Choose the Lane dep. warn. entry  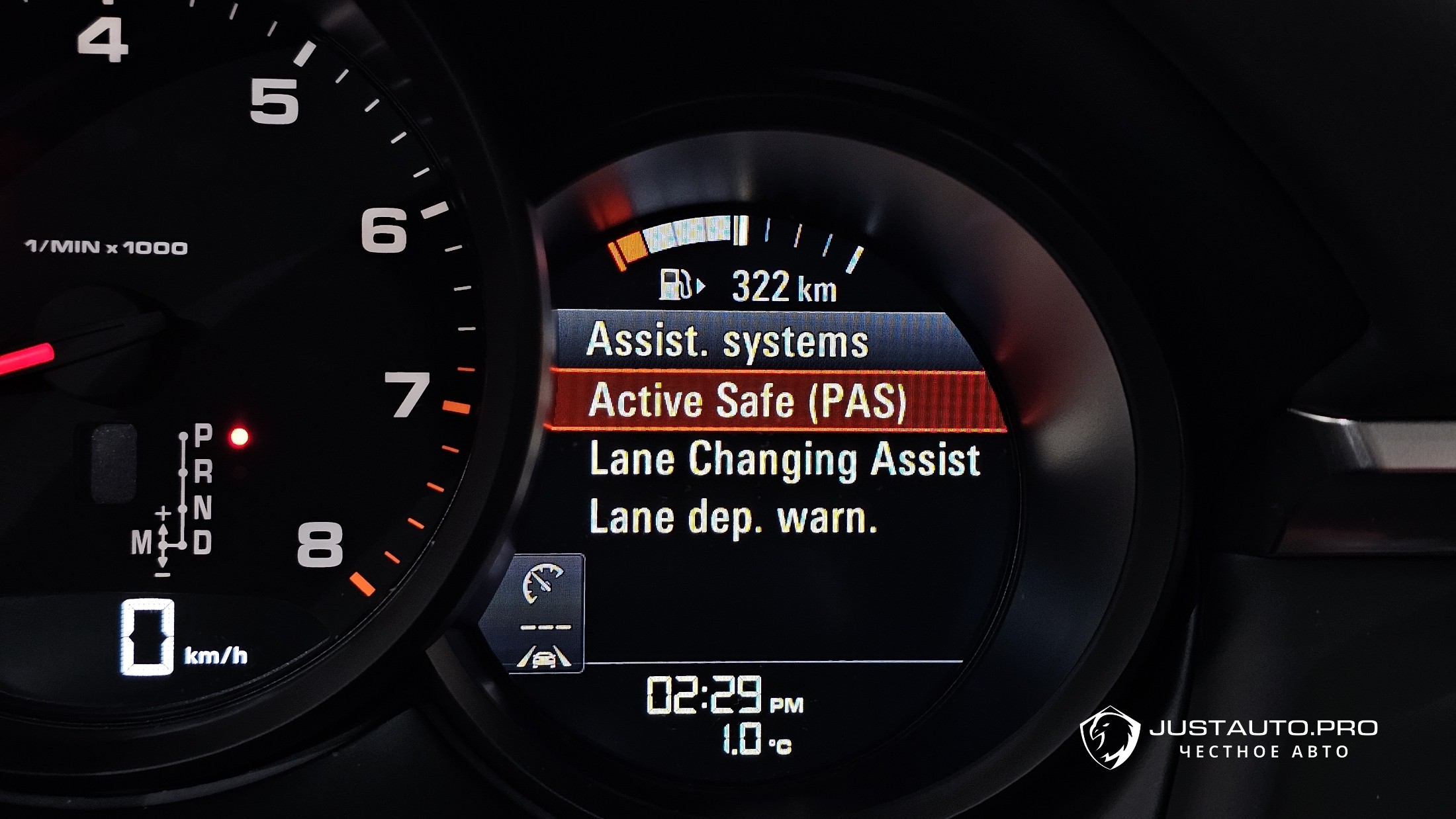click(x=733, y=517)
